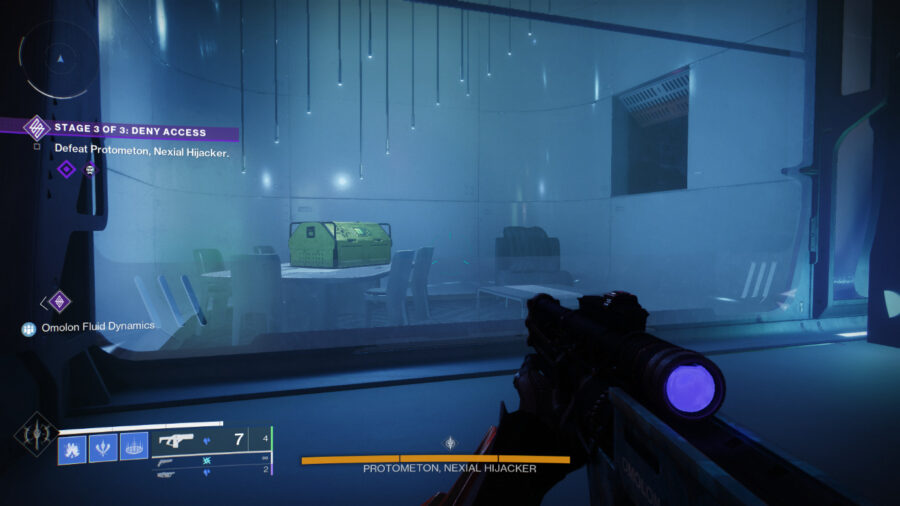Select the Stage 3 of 3: Deny Access banner
The height and width of the screenshot is (506, 900).
click(130, 131)
